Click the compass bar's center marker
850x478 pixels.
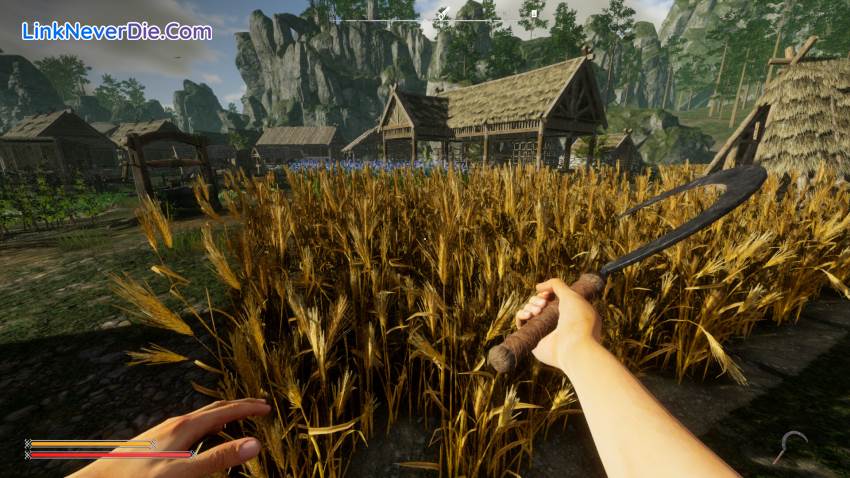[440, 14]
